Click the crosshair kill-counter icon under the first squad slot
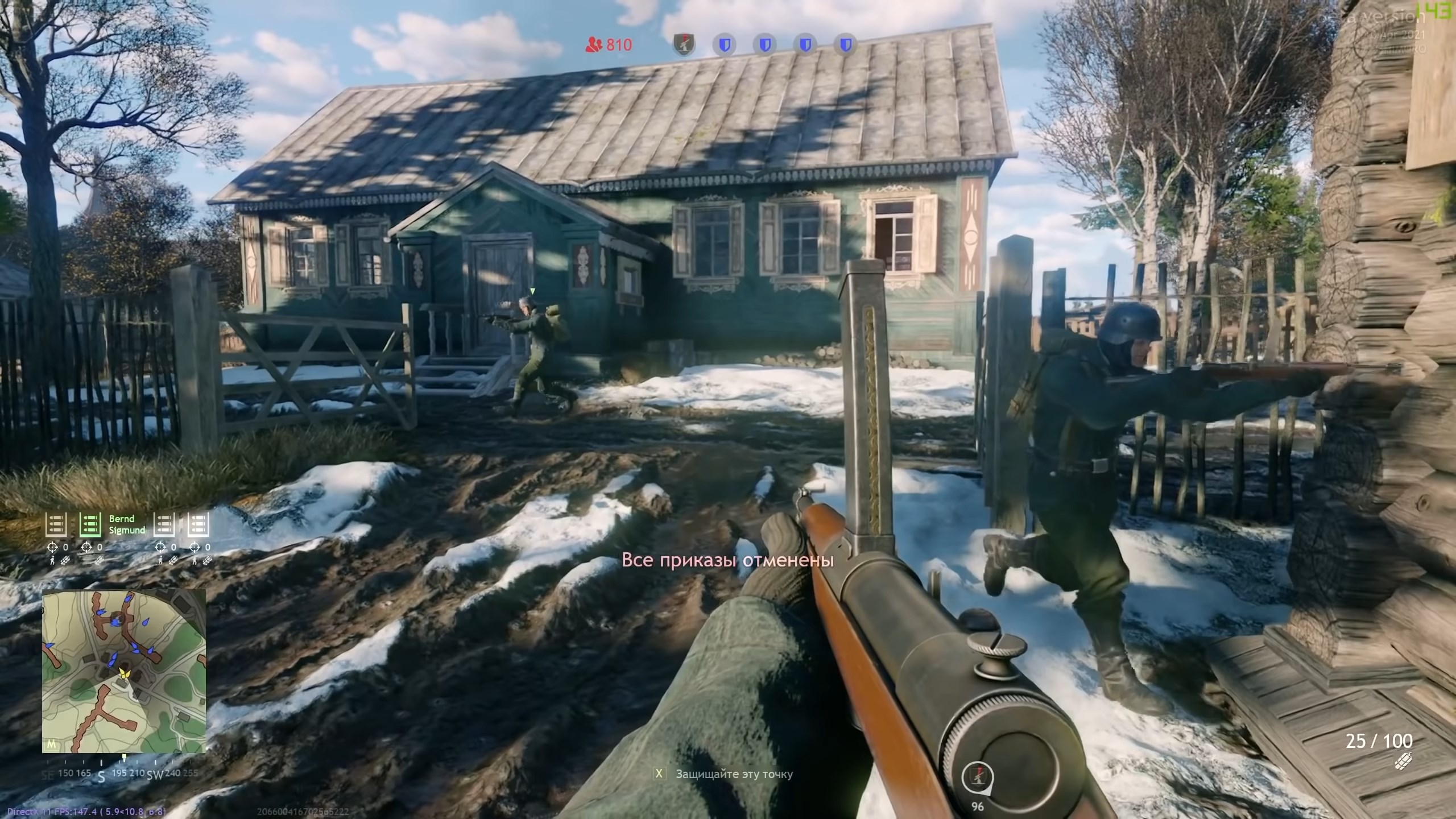This screenshot has height=819, width=1456. (x=52, y=547)
